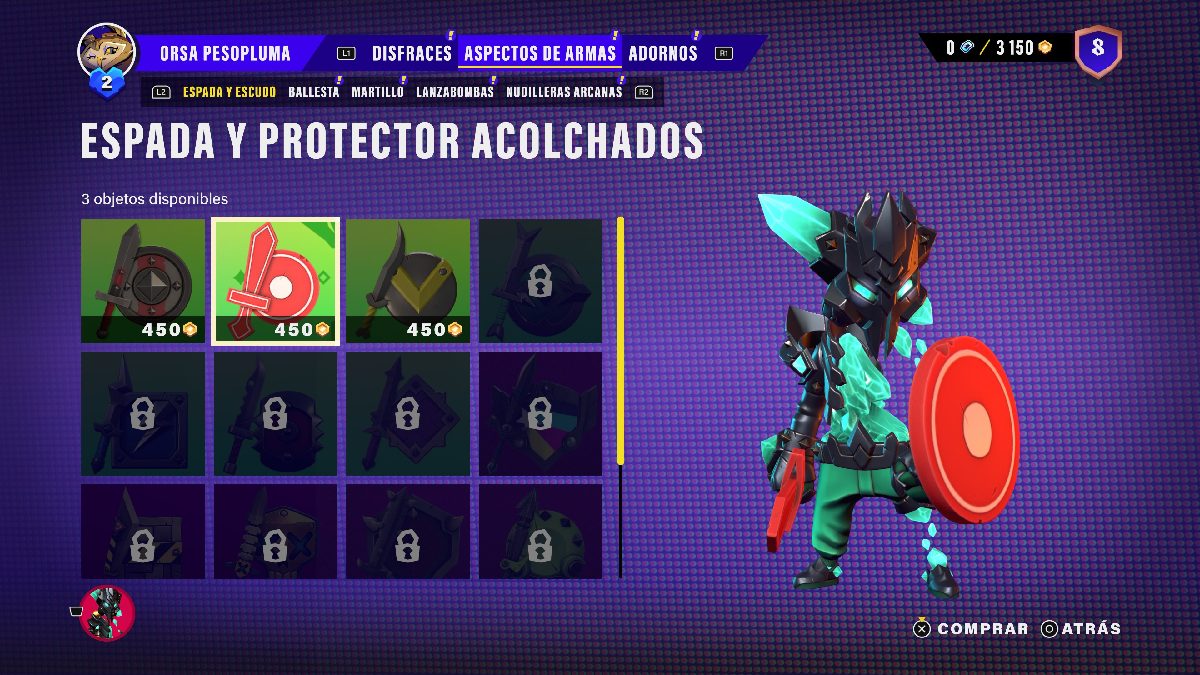Show the Martillo weapon skins
1200x675 pixels.
(x=377, y=92)
